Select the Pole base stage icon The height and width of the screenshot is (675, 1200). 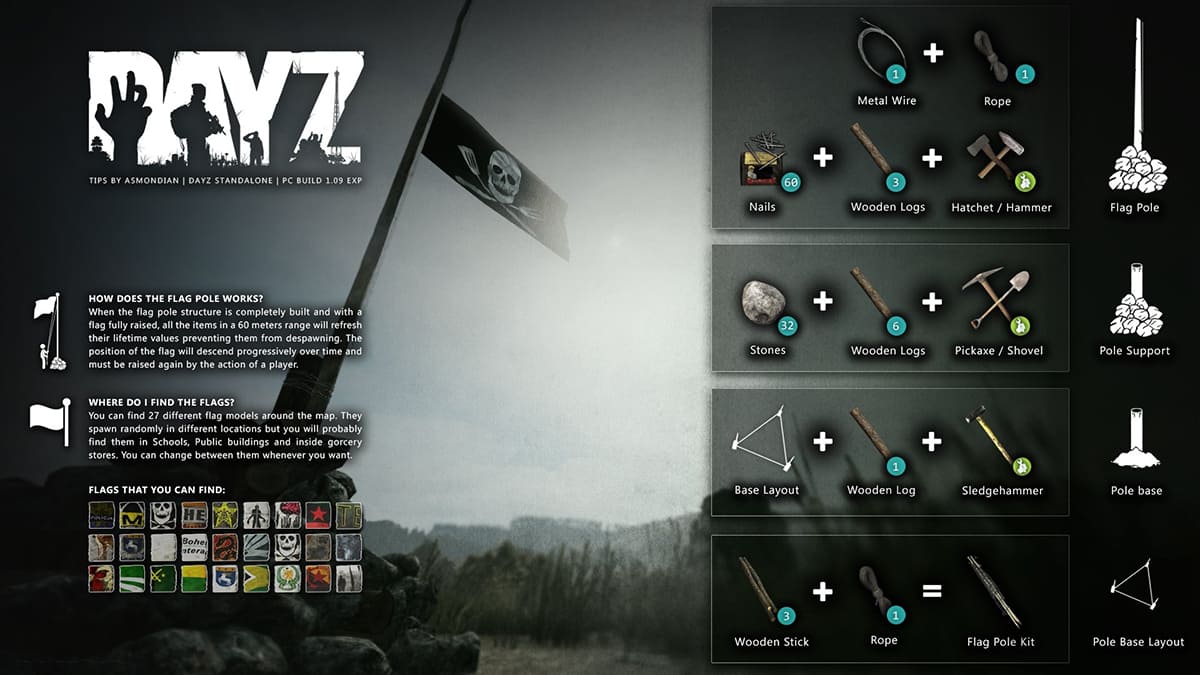pyautogui.click(x=1135, y=440)
